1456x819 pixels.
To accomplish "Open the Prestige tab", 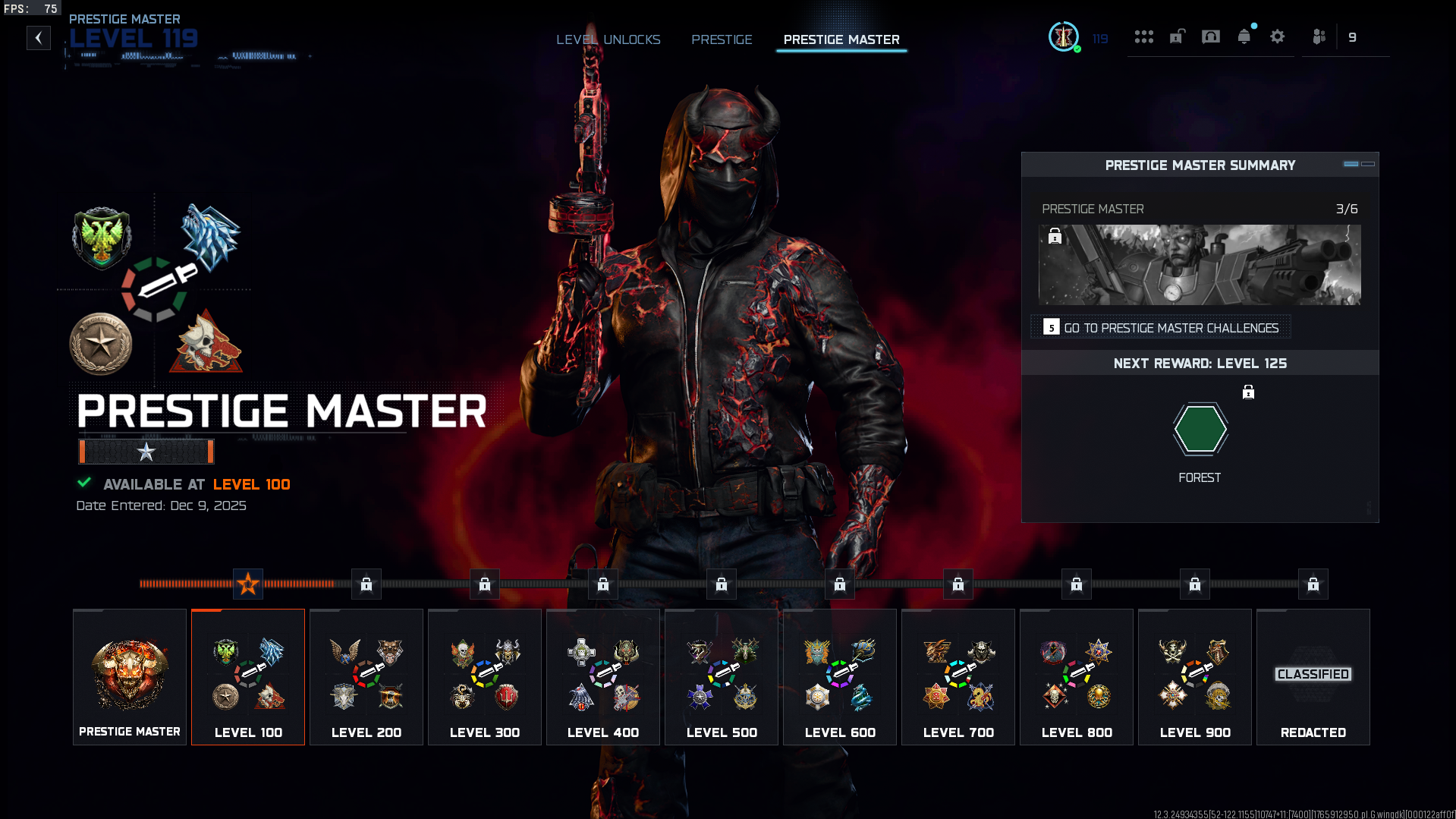I will (722, 39).
